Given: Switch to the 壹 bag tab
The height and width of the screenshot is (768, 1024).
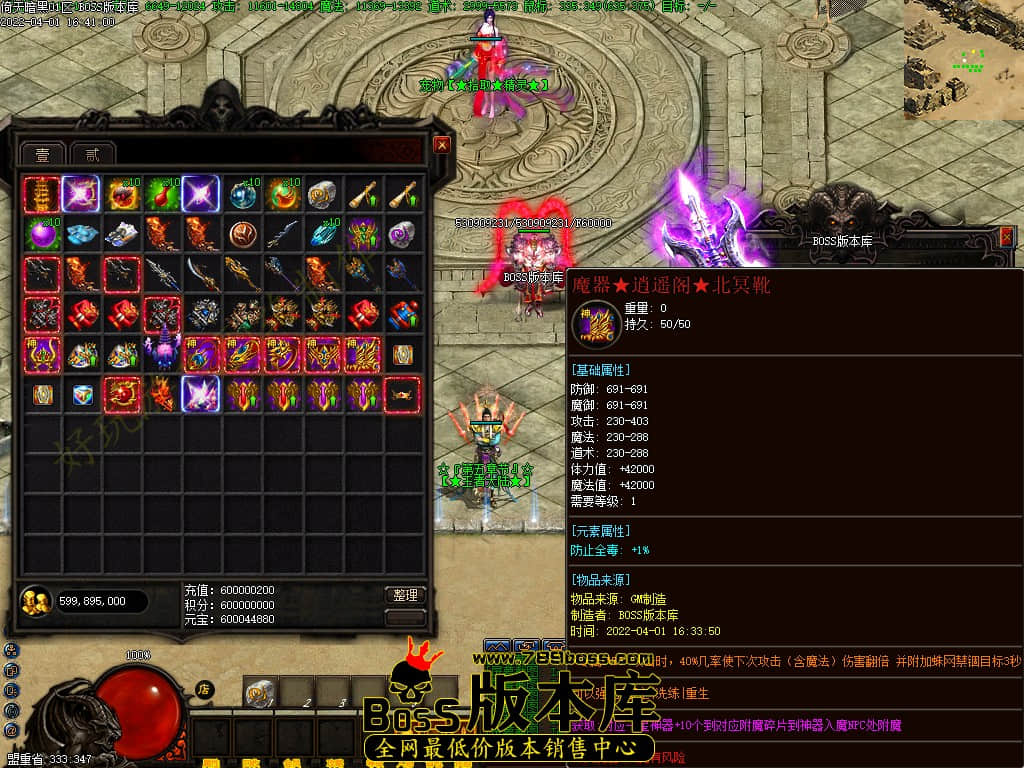Looking at the screenshot, I should pos(43,154).
